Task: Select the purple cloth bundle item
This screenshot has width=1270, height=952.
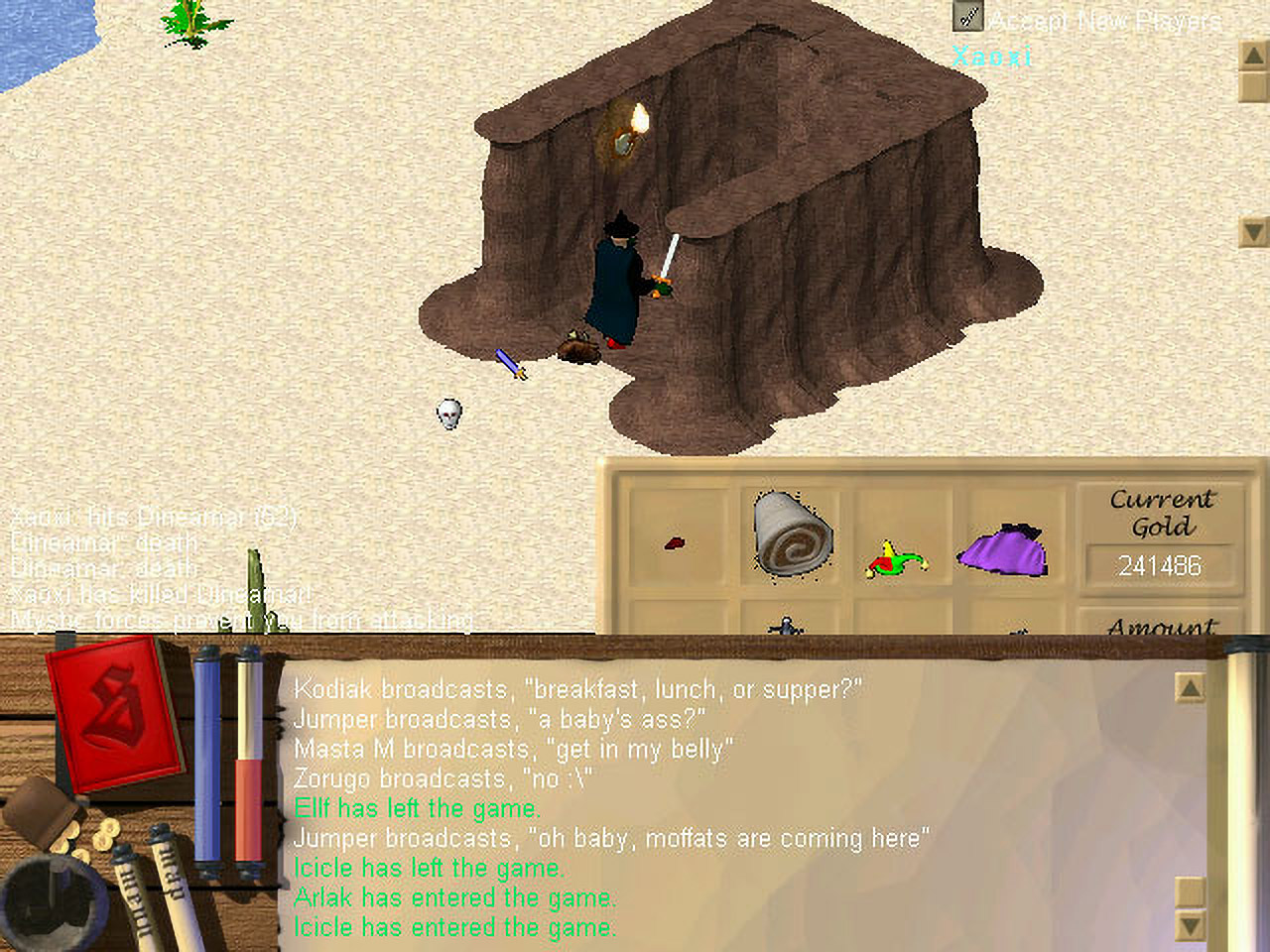Action: pyautogui.click(x=1002, y=550)
